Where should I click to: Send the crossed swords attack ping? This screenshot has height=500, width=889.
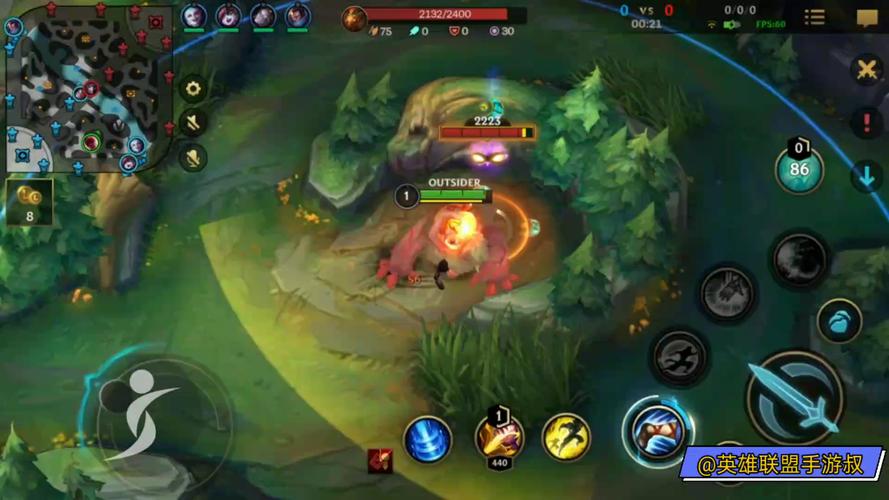(x=866, y=69)
